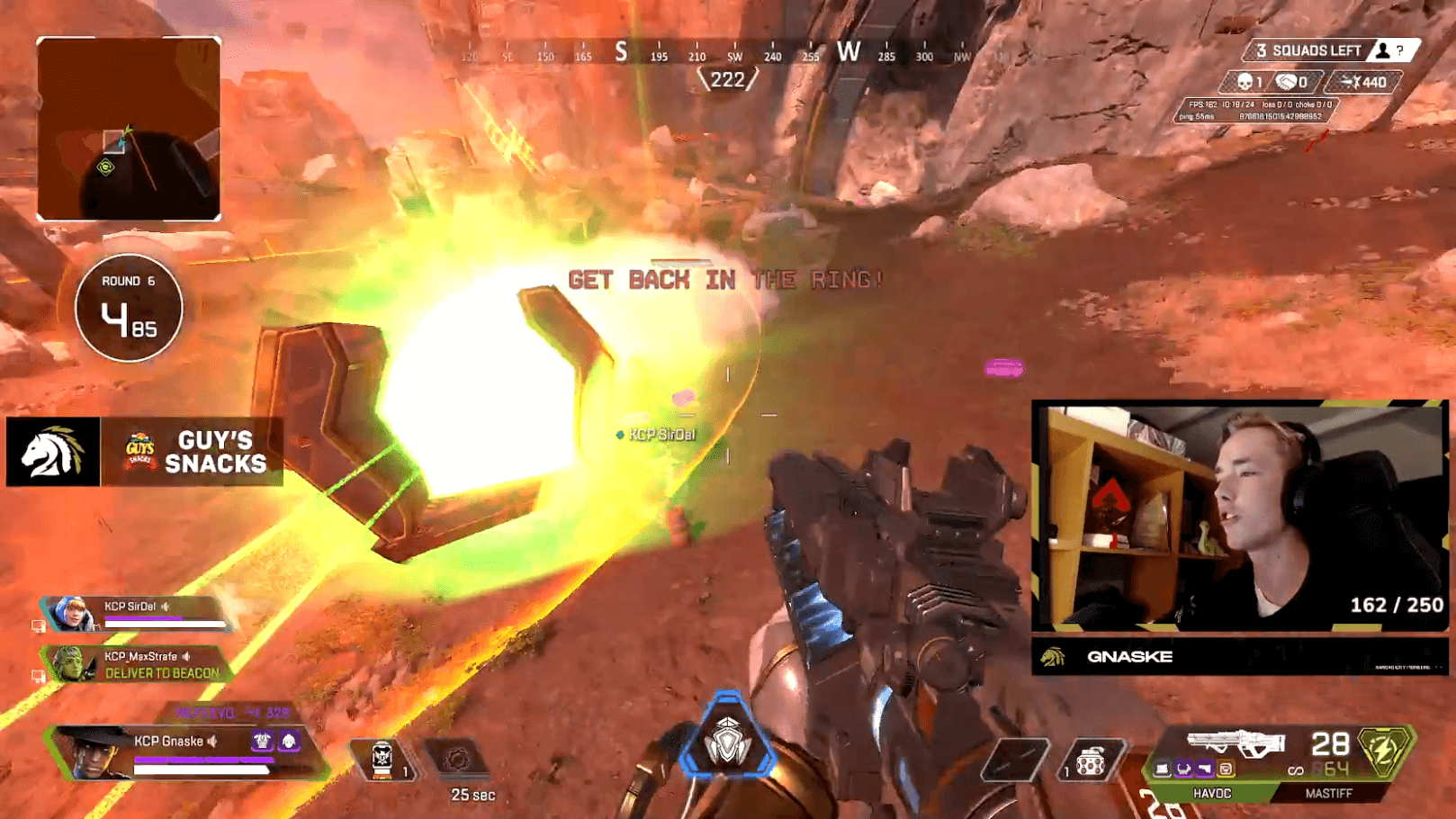Viewport: 1456px width, 819px height.
Task: Click the white horse team logo
Action: 53,452
